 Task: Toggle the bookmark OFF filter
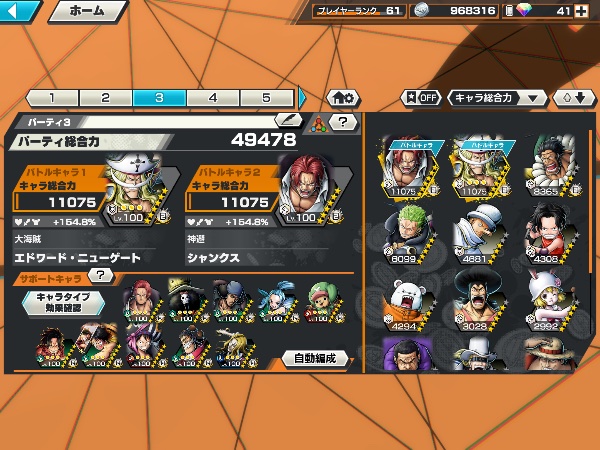(x=421, y=98)
